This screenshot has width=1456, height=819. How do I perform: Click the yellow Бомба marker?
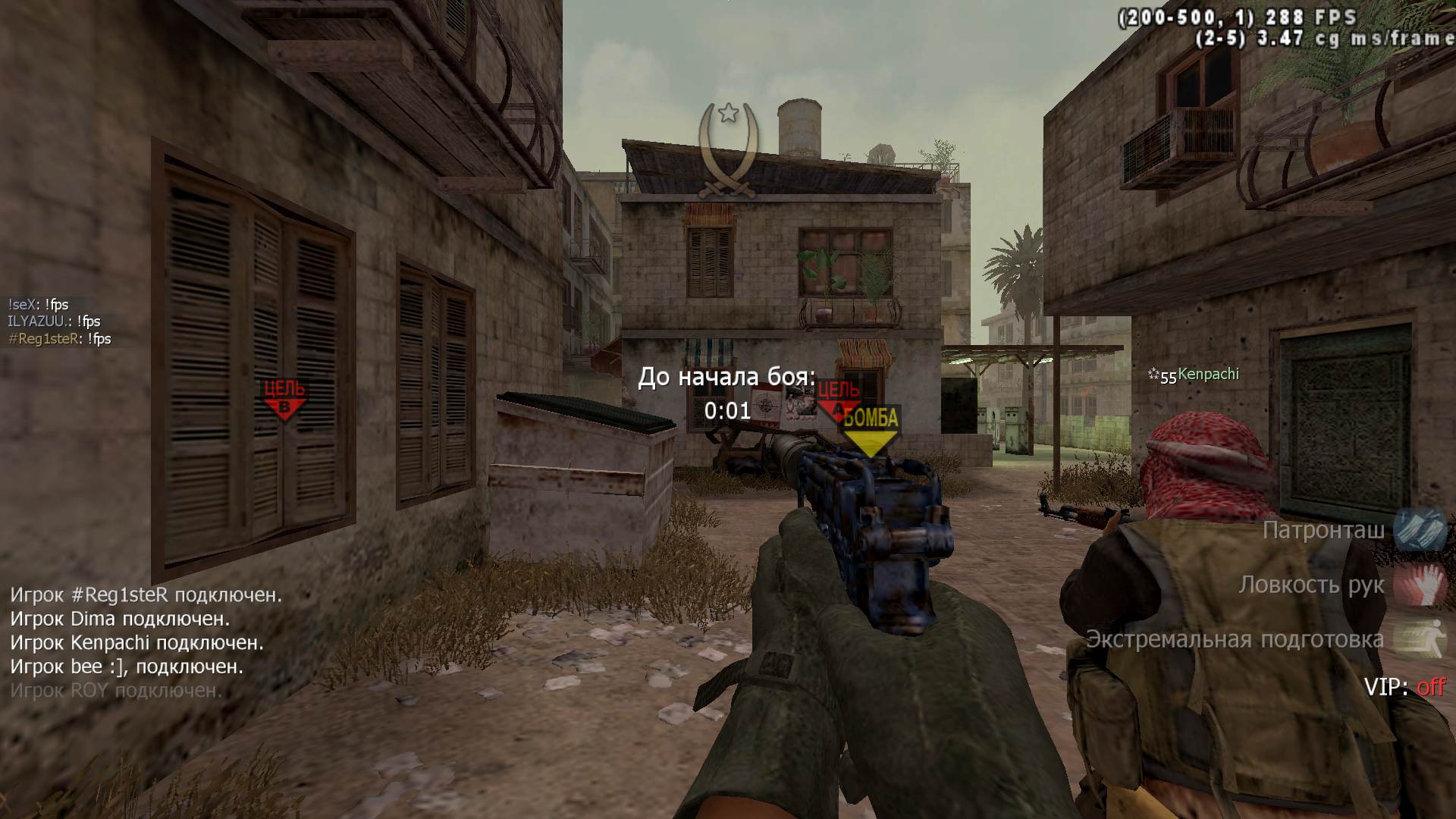click(x=871, y=430)
